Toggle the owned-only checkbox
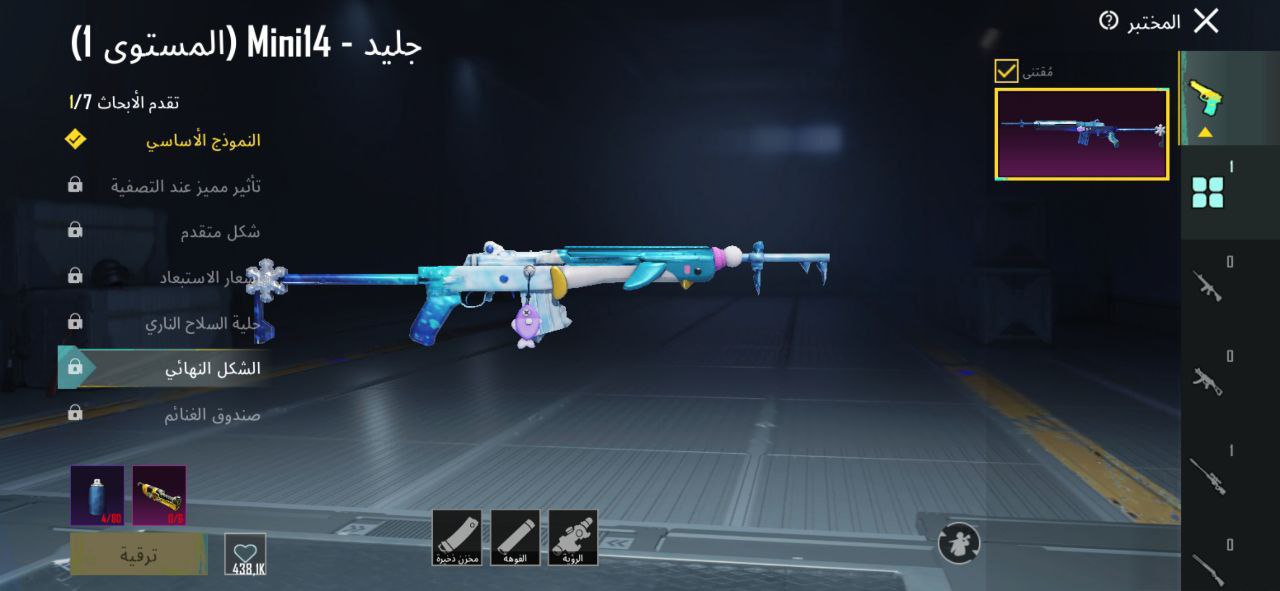Viewport: 1280px width, 591px height. (x=1006, y=71)
